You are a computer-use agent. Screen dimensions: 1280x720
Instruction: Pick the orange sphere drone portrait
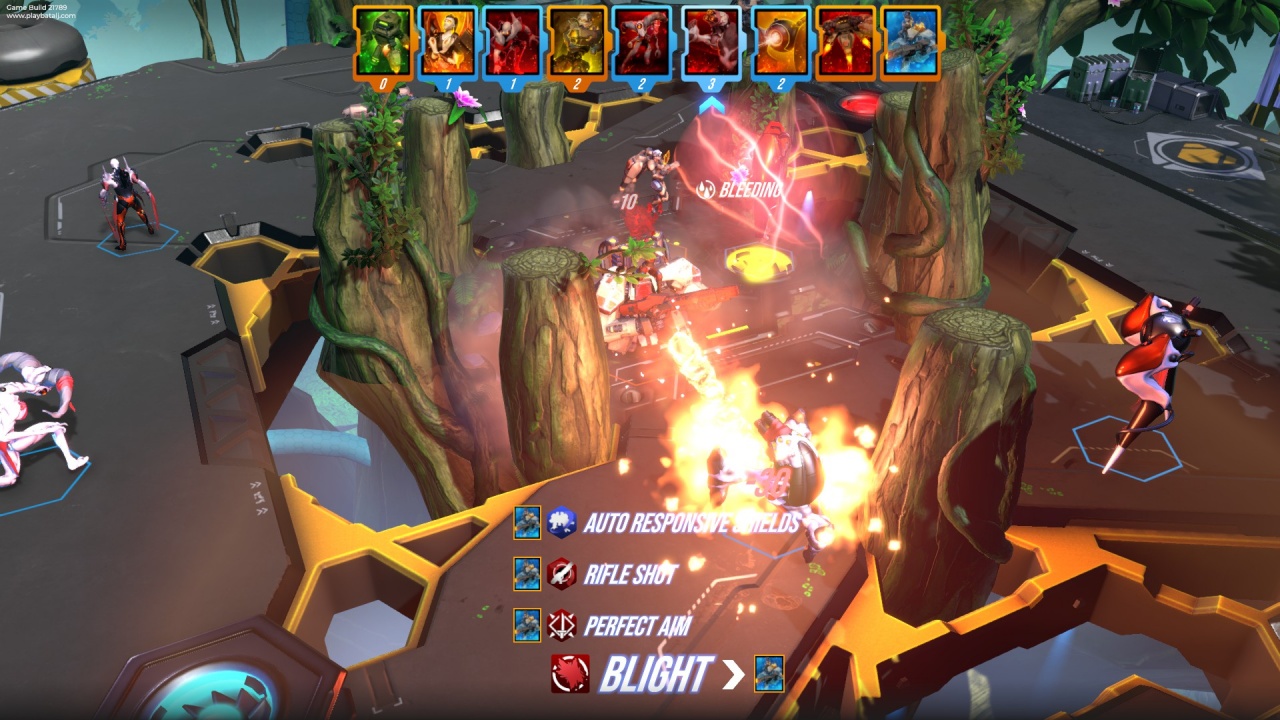click(x=780, y=42)
